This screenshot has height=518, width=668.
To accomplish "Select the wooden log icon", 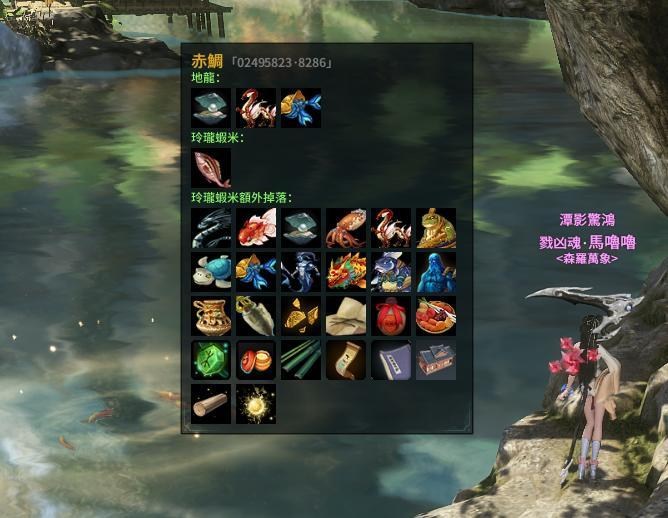I will tap(211, 404).
